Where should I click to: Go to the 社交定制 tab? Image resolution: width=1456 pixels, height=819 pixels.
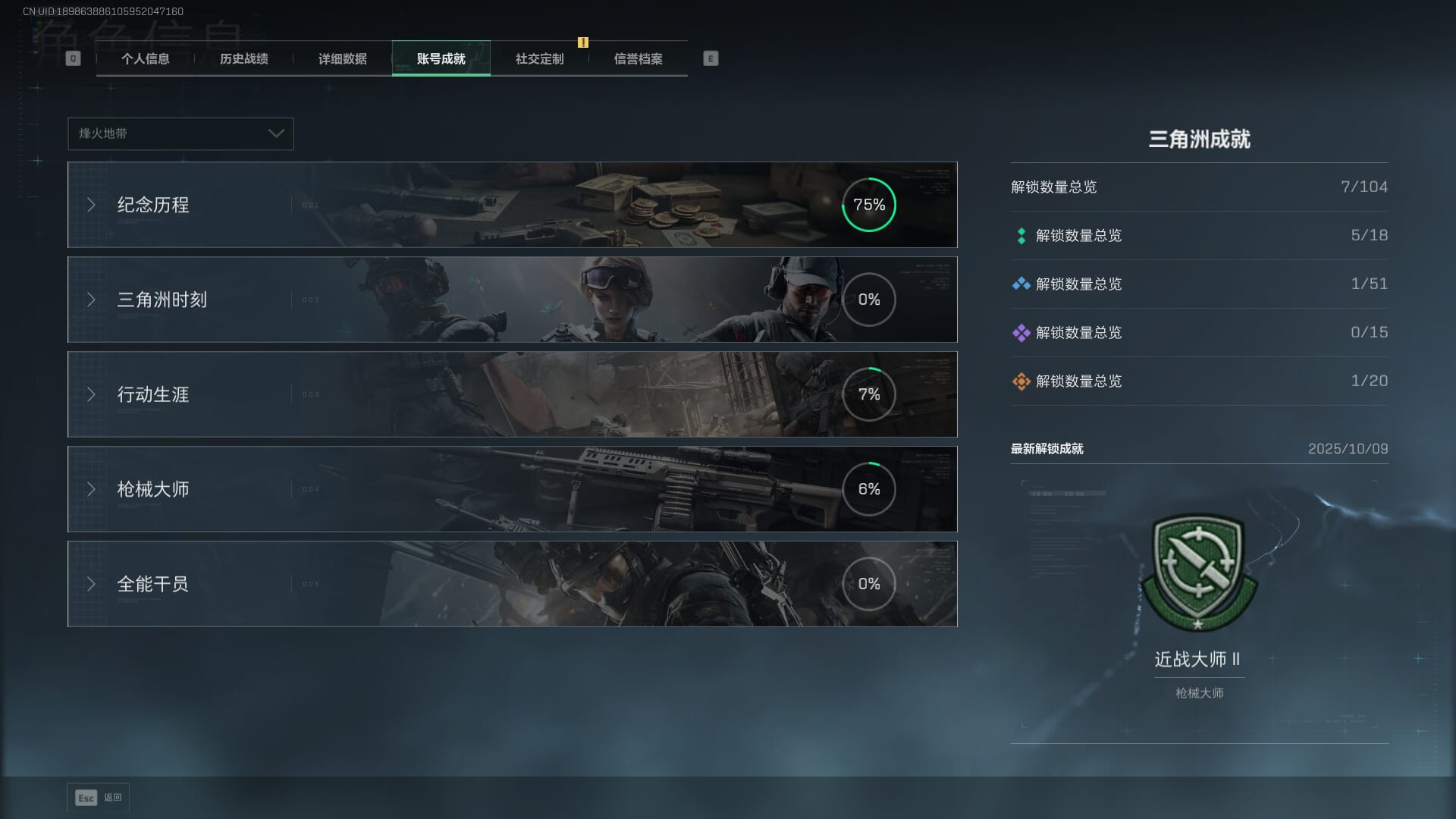click(539, 59)
